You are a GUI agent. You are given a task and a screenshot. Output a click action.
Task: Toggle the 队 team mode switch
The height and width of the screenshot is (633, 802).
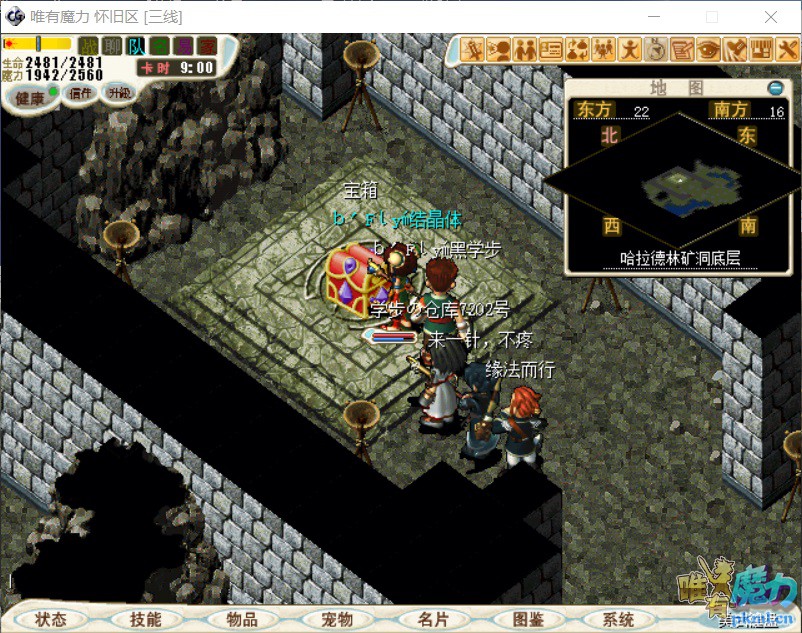pyautogui.click(x=137, y=45)
